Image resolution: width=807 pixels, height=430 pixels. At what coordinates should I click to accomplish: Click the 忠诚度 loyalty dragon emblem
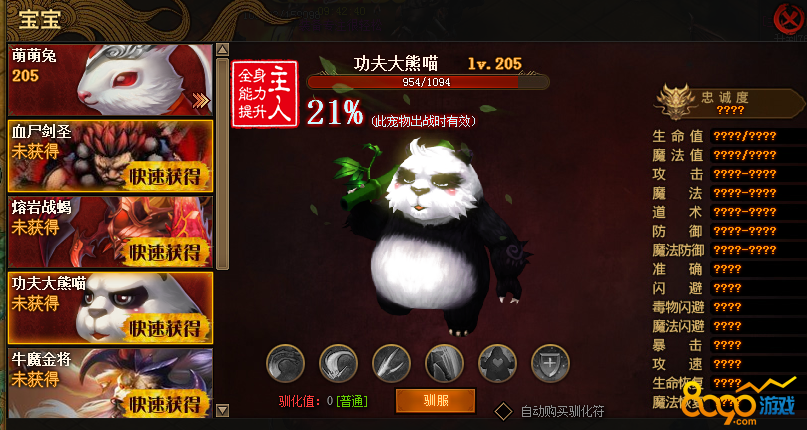pos(675,101)
